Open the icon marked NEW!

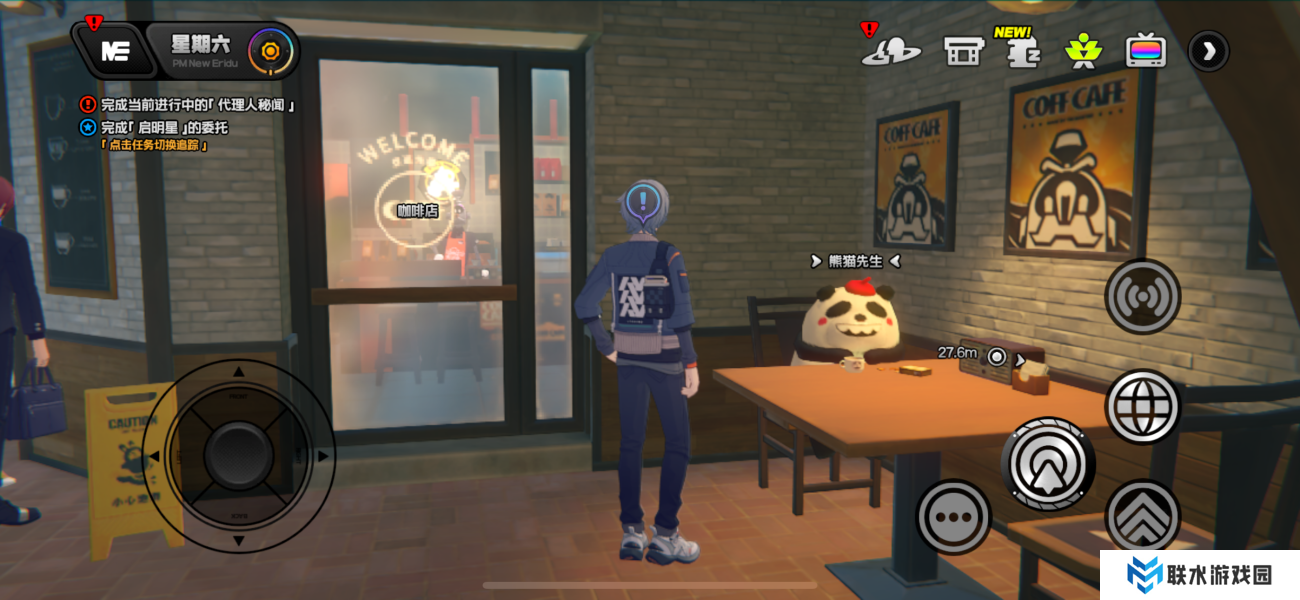(x=1019, y=50)
